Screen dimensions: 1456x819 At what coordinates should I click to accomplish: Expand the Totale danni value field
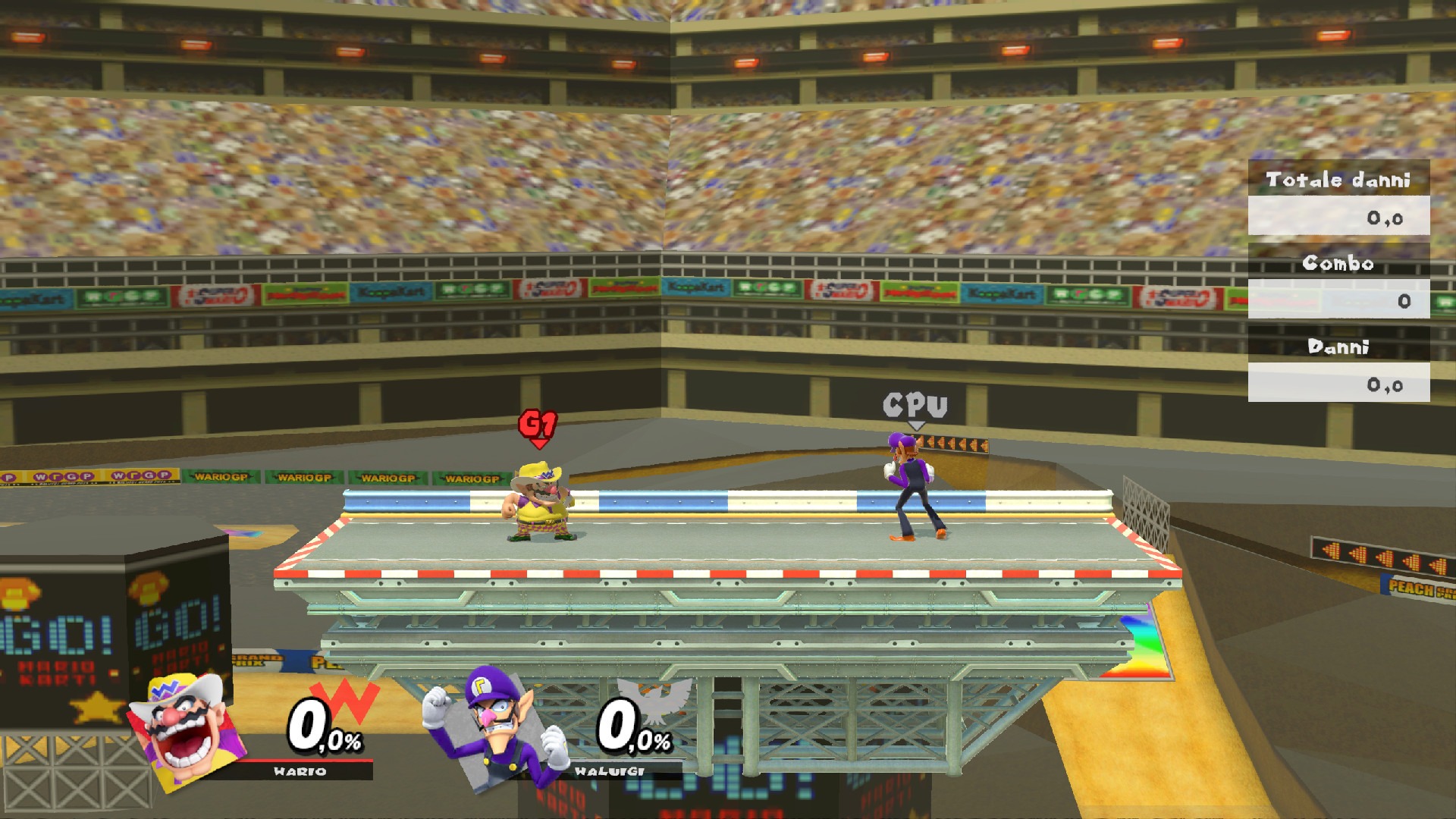tap(1338, 218)
